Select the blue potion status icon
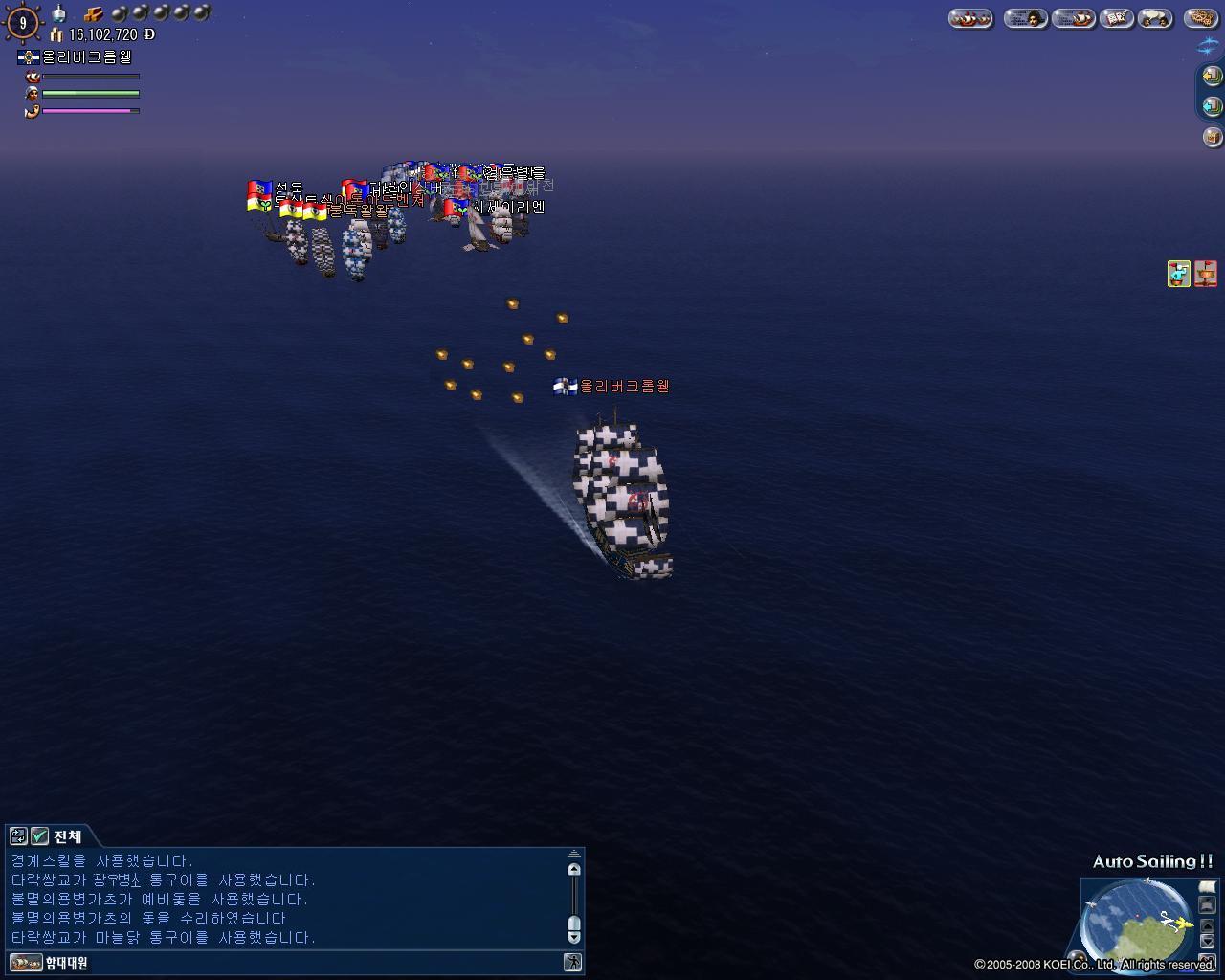The image size is (1225, 980). (1179, 274)
